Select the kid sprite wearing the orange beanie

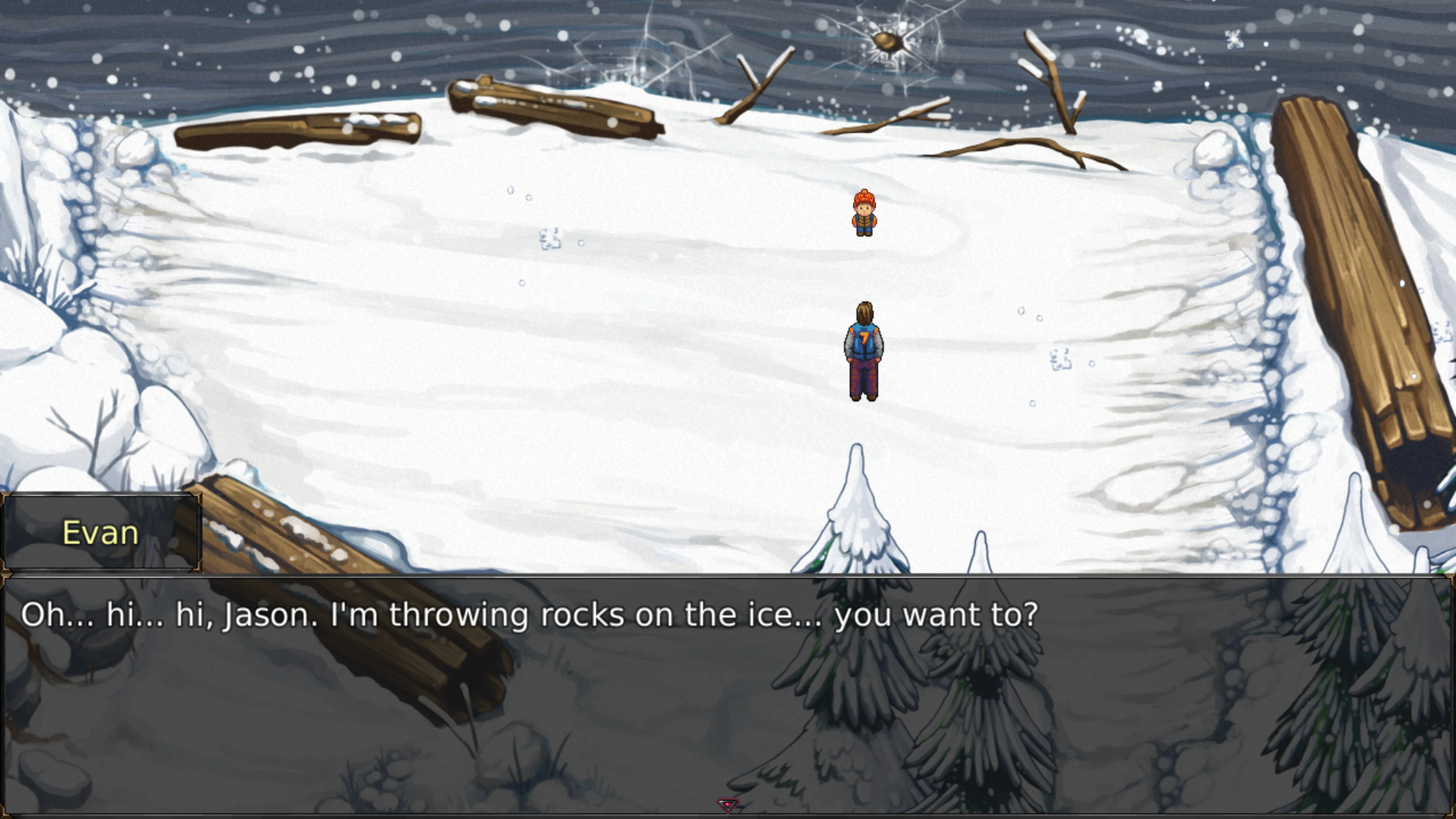865,218
